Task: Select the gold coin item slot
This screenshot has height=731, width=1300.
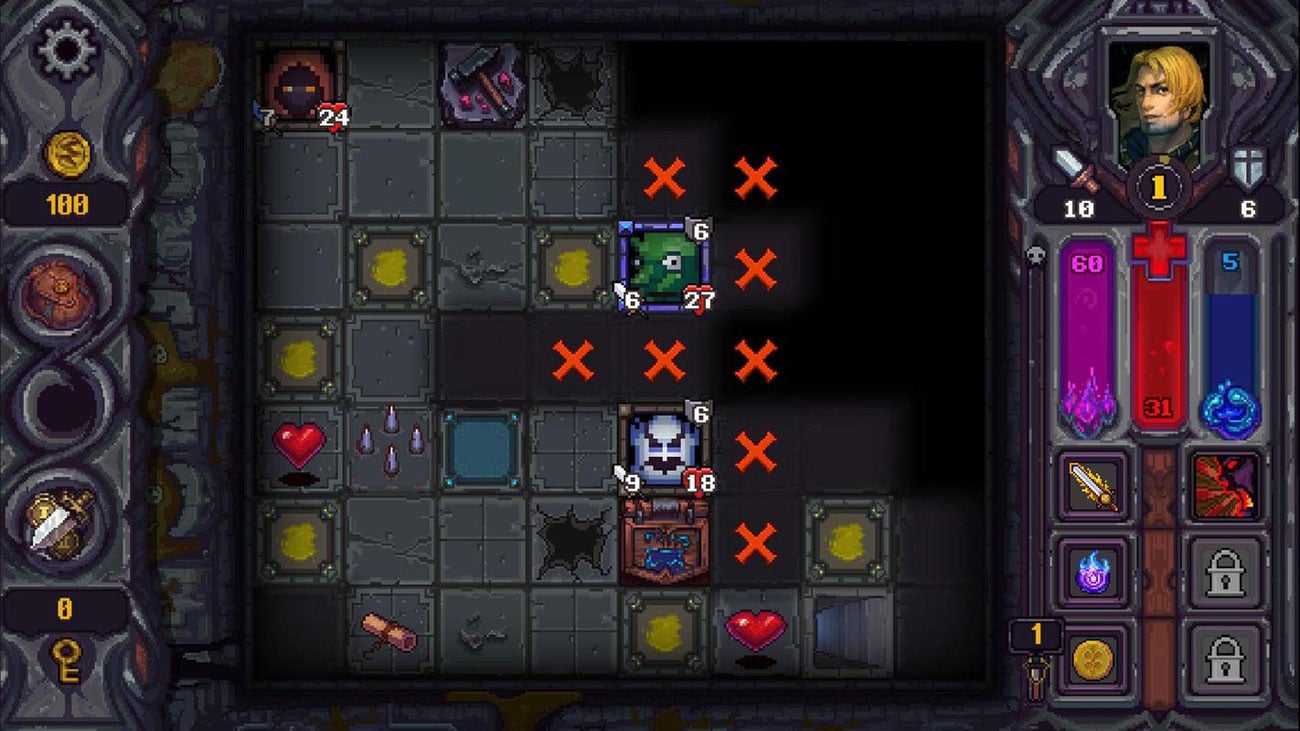Action: [x=1095, y=660]
